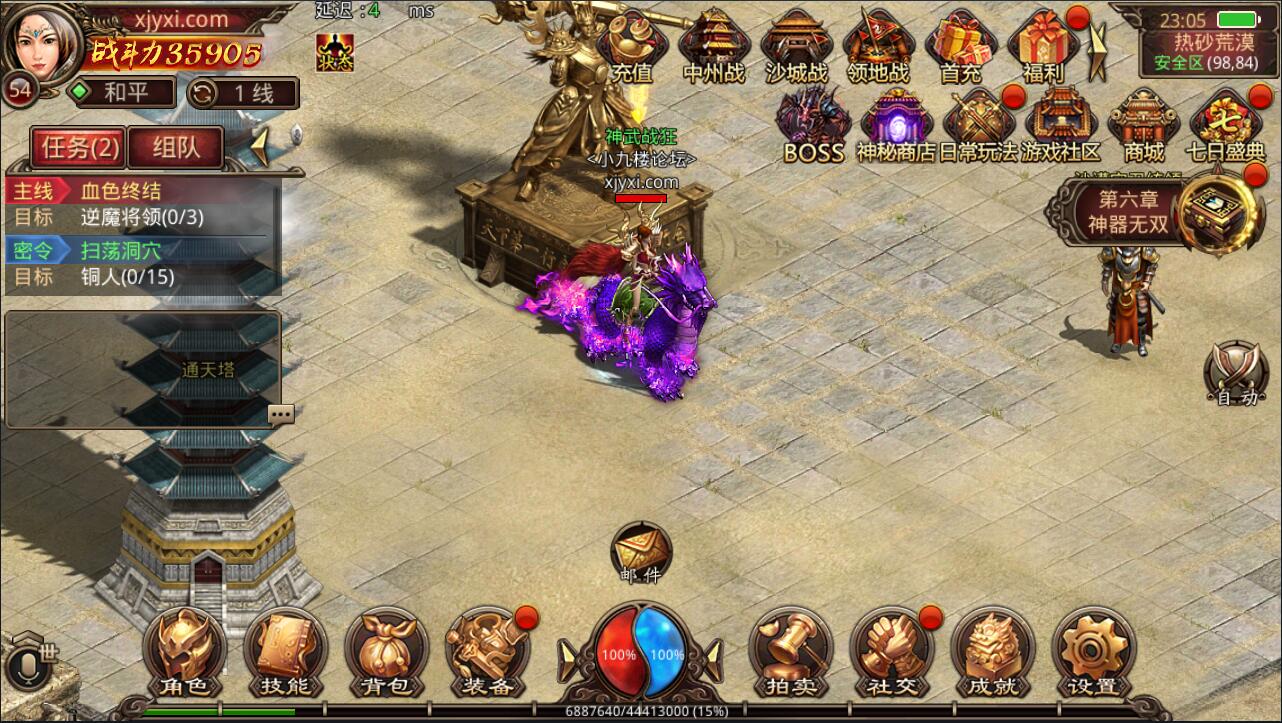Change the 和平 attack mode

(122, 93)
